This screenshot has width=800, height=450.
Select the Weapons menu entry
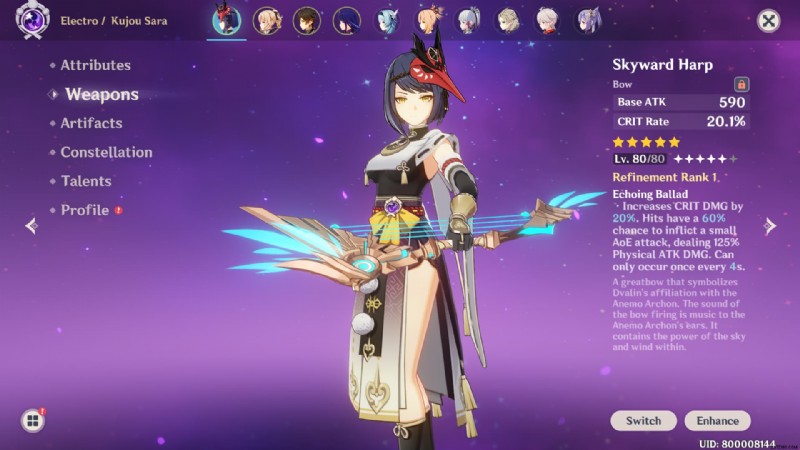pyautogui.click(x=101, y=94)
